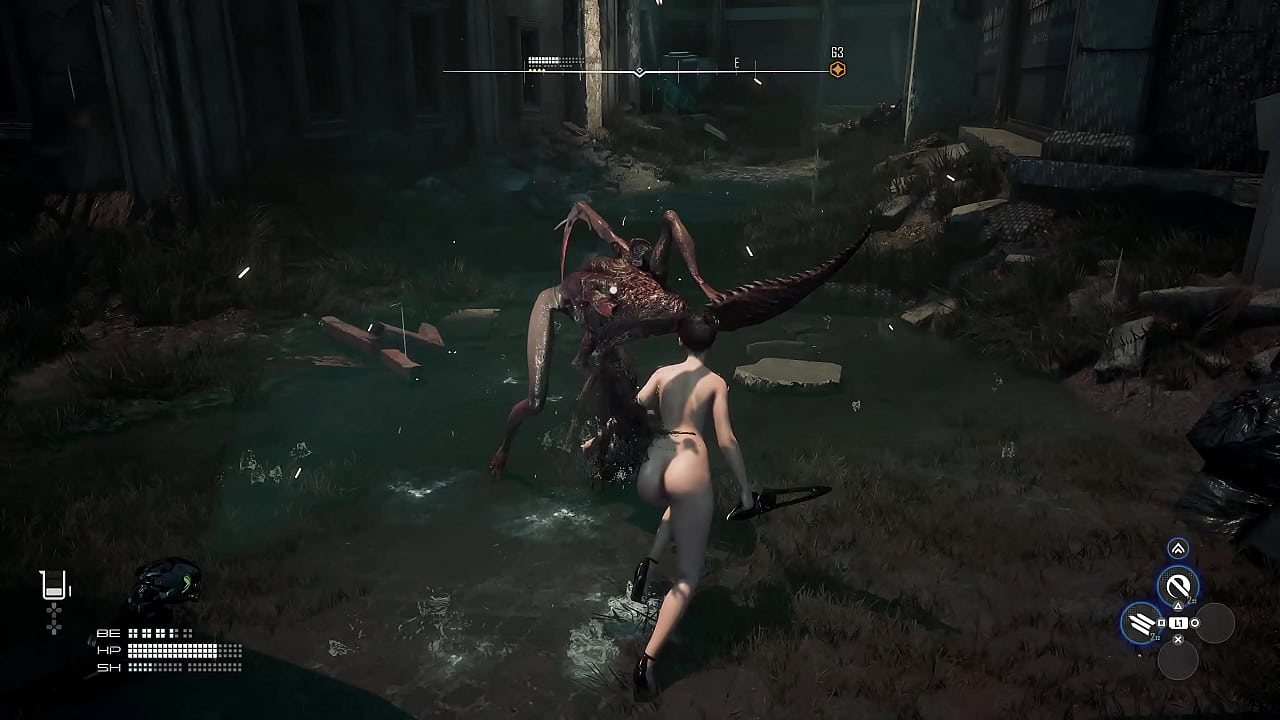
Task: Select the BE gauge label
Action: pyautogui.click(x=108, y=634)
